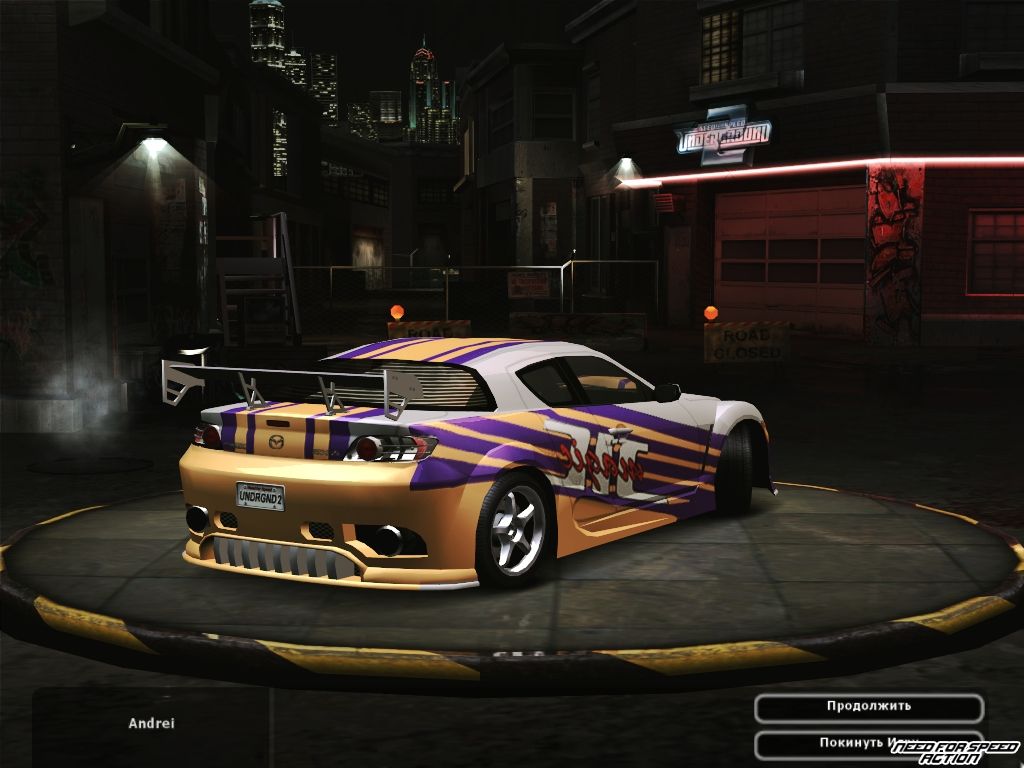Image resolution: width=1024 pixels, height=768 pixels.
Task: Click the Продолжить (Continue) button
Action: coord(868,707)
